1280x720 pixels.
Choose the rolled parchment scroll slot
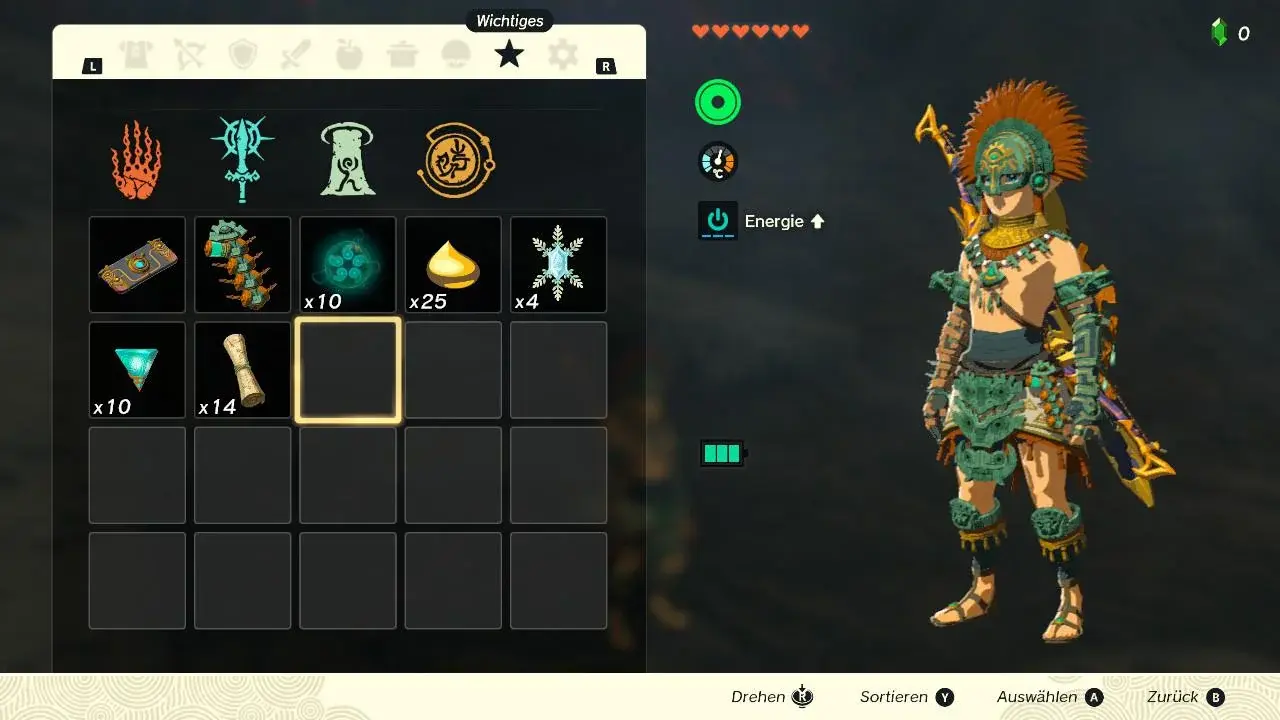(243, 370)
